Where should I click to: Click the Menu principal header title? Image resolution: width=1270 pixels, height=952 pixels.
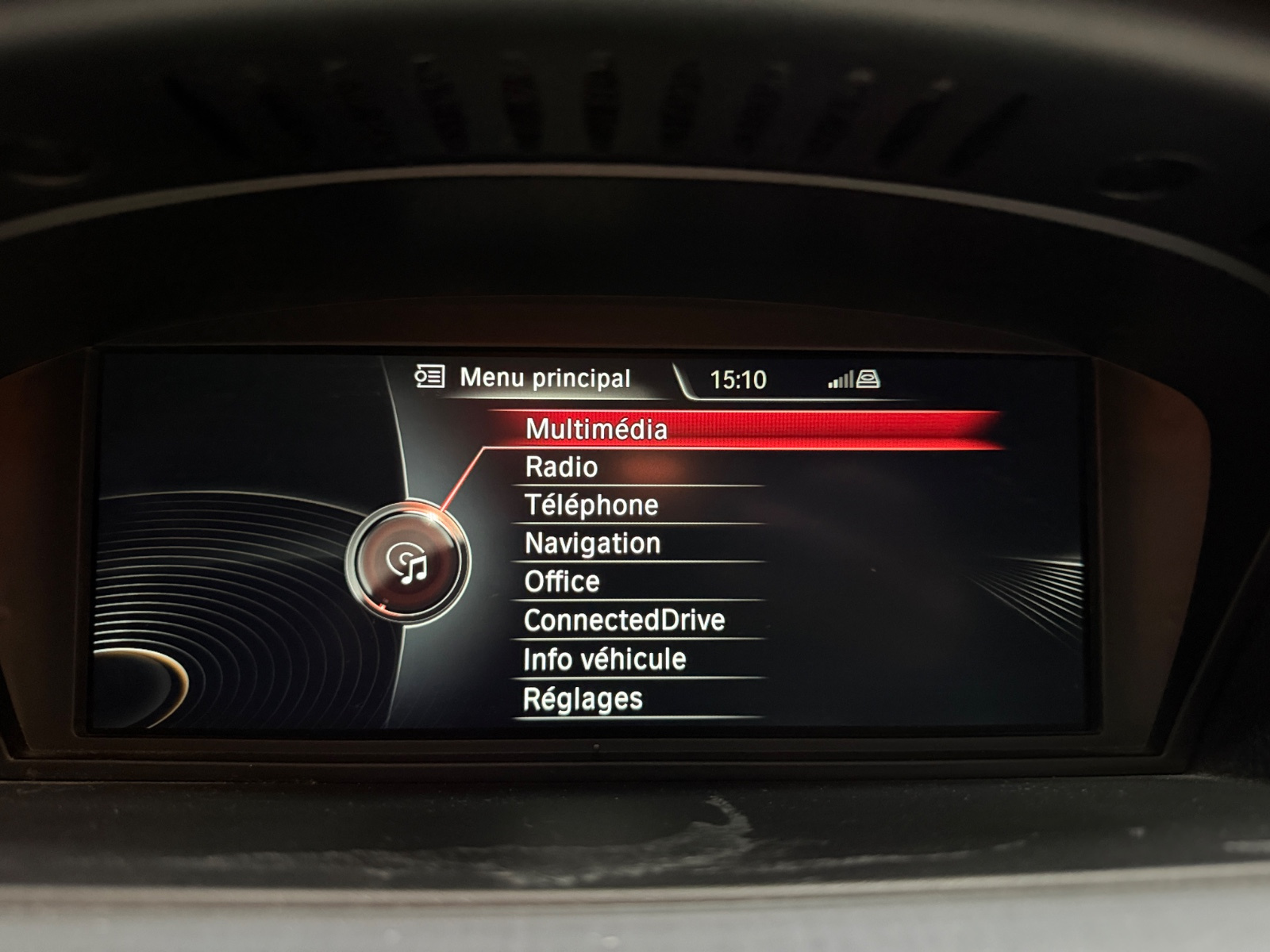click(x=545, y=378)
